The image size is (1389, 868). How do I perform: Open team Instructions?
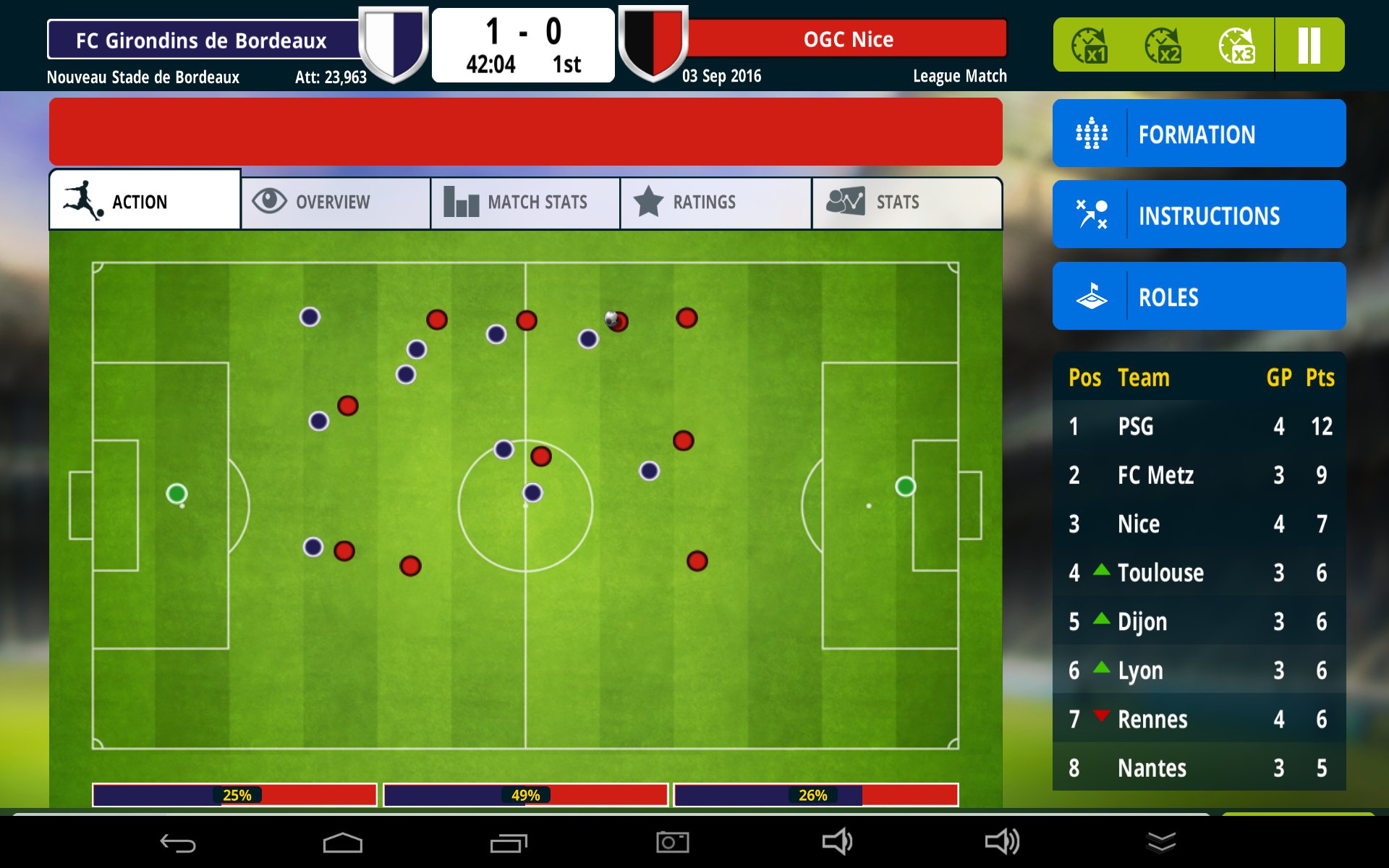[1199, 215]
